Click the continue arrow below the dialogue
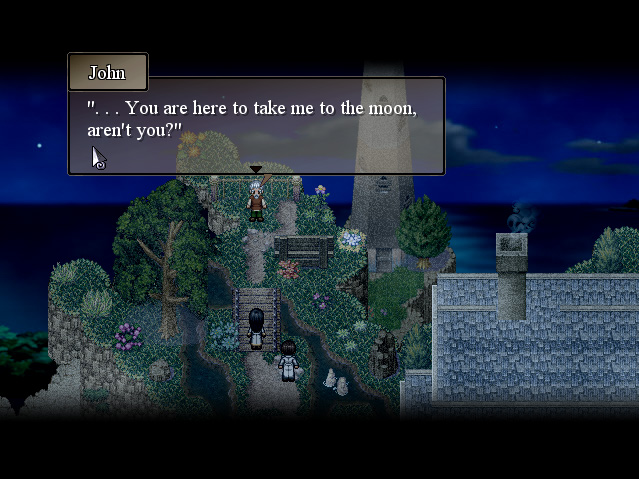 [x=256, y=170]
